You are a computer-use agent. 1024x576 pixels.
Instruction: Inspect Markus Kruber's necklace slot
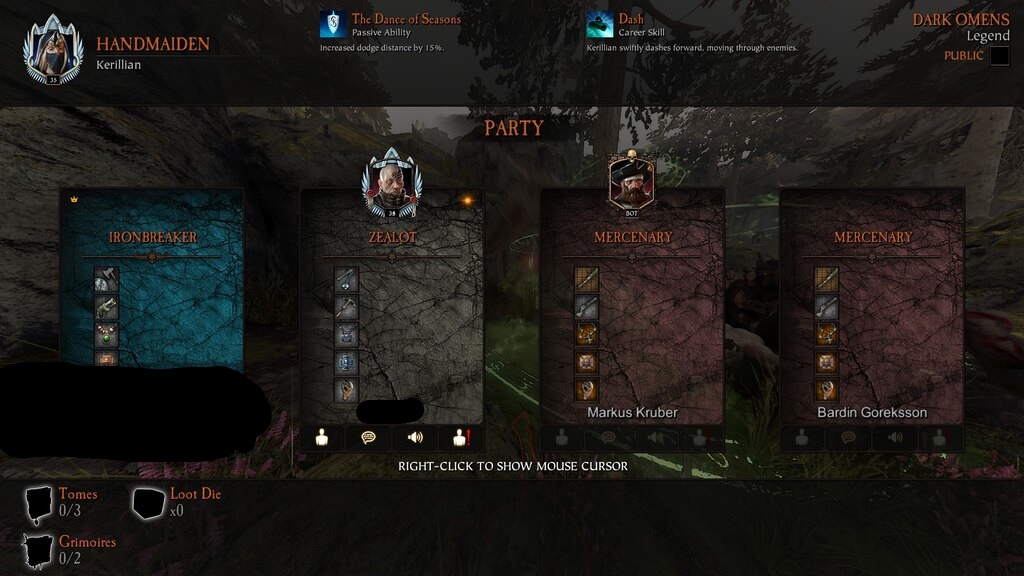(x=587, y=335)
